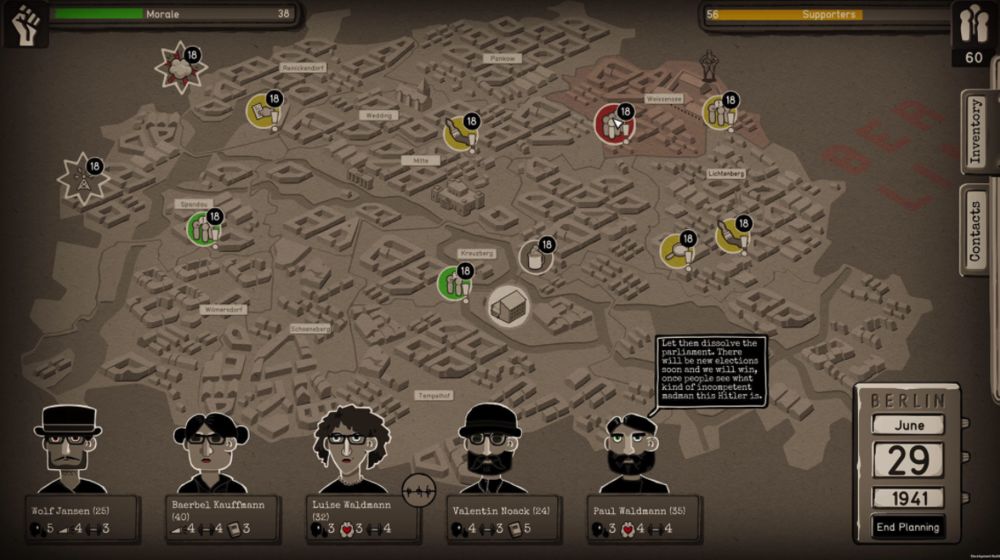
Task: Open the yellow magnifying glass mission marker
Action: (677, 250)
